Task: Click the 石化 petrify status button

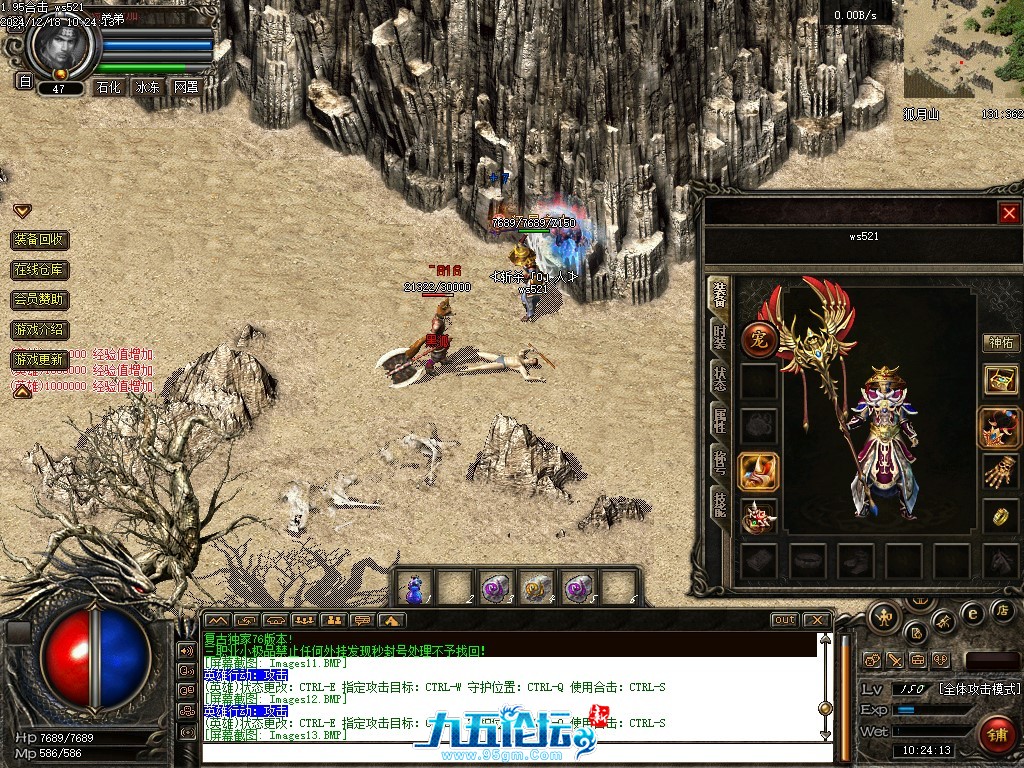Action: coord(107,87)
